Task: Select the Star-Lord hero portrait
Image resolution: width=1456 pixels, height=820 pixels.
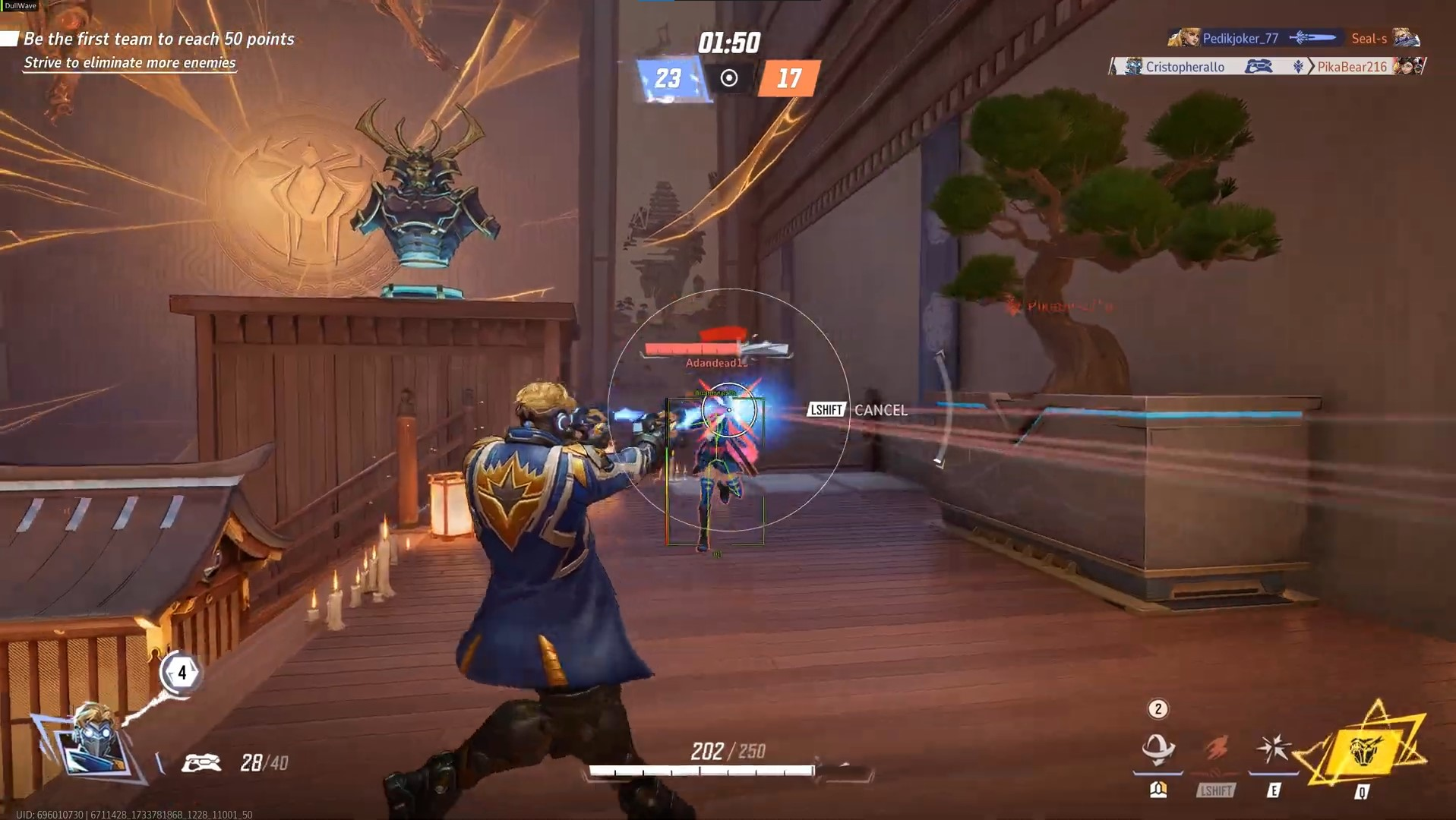Action: pos(95,740)
